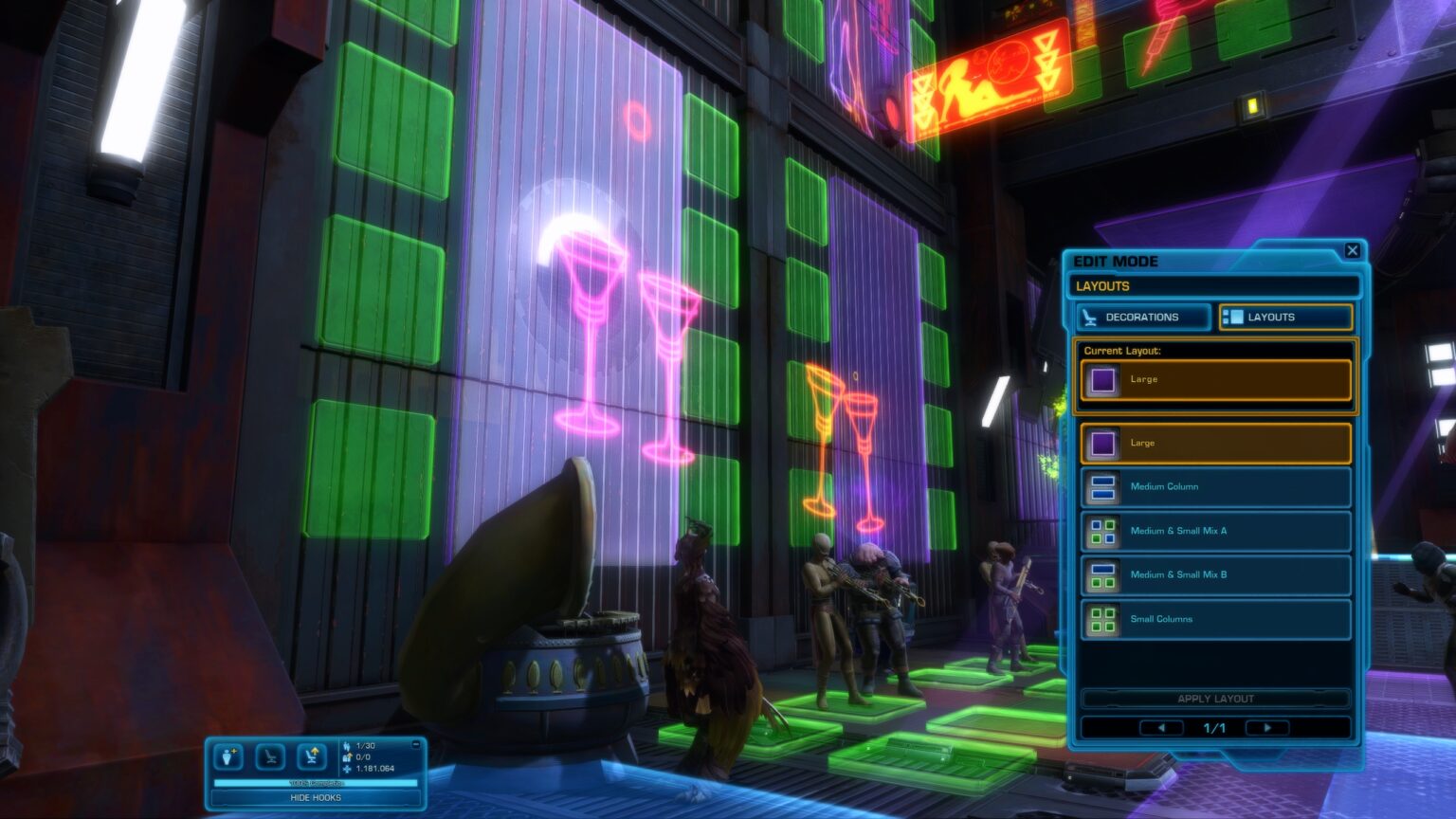Click the chair with up-arrow pickup icon

click(313, 755)
